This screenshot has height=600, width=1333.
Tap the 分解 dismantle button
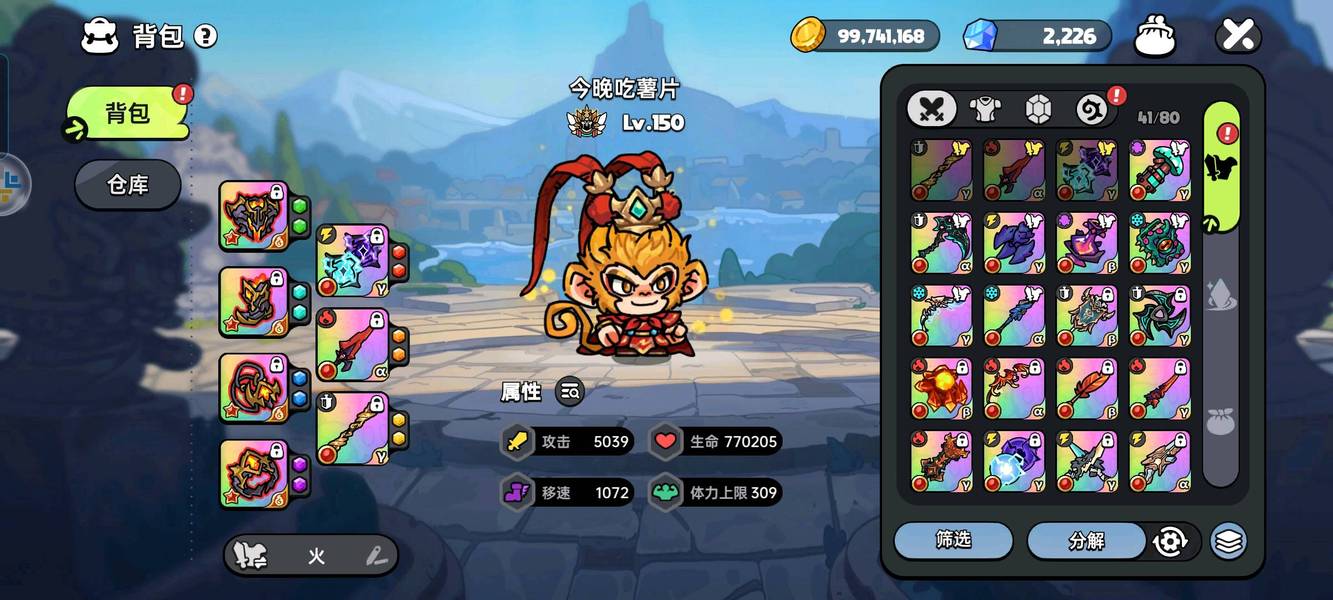click(1086, 540)
